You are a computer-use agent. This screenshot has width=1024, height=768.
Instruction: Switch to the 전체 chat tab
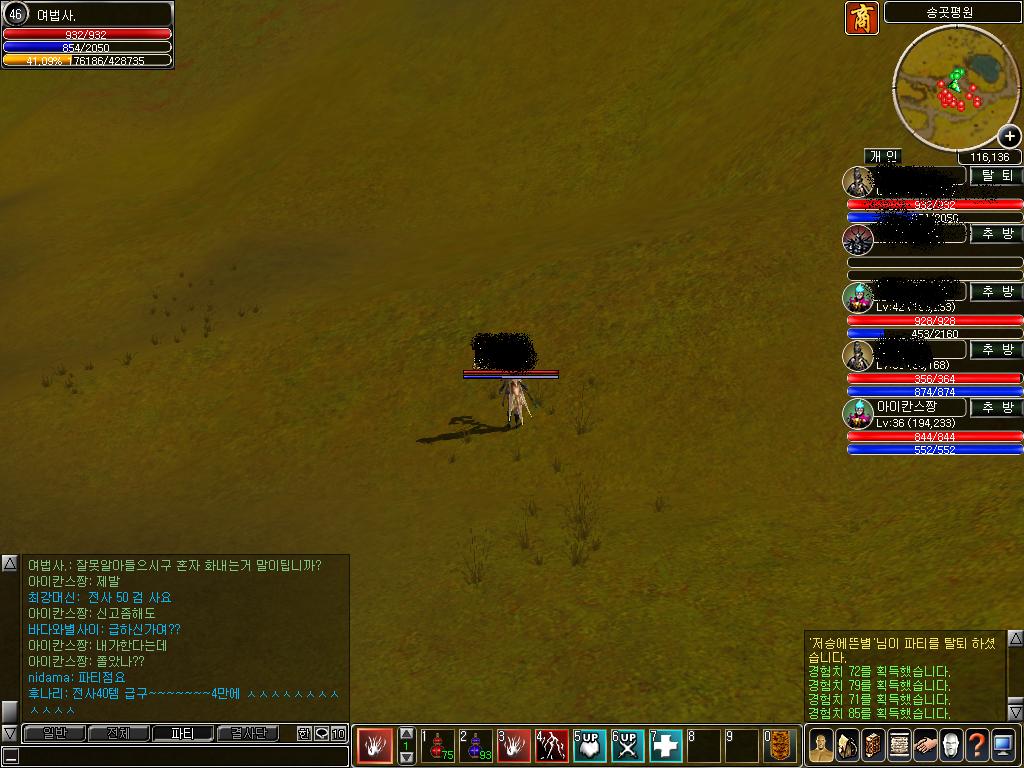click(x=118, y=733)
